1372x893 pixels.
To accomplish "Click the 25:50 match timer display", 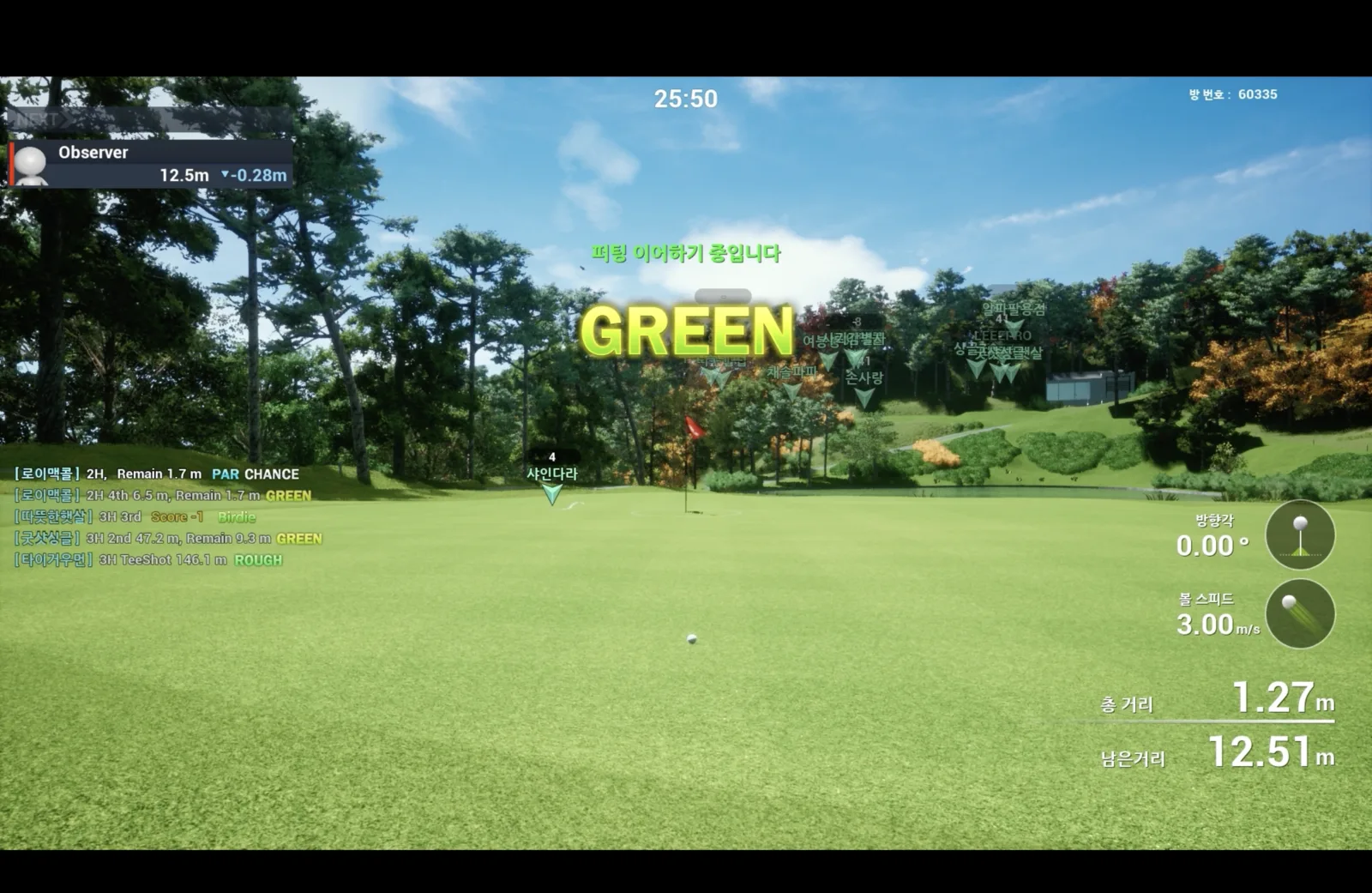I will click(686, 98).
